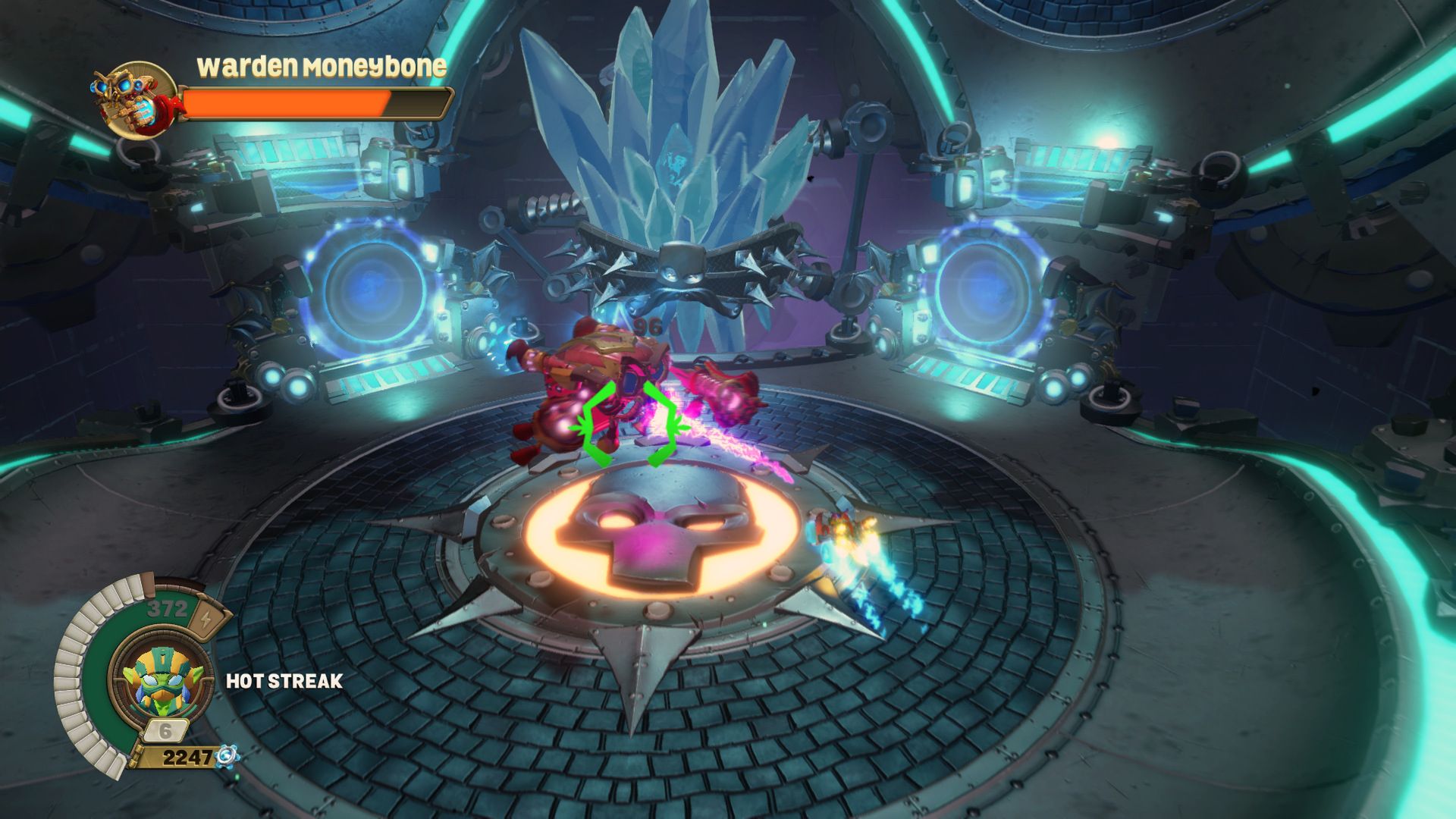
Task: Click the ice crystal throne behind the boss
Action: coord(675,121)
